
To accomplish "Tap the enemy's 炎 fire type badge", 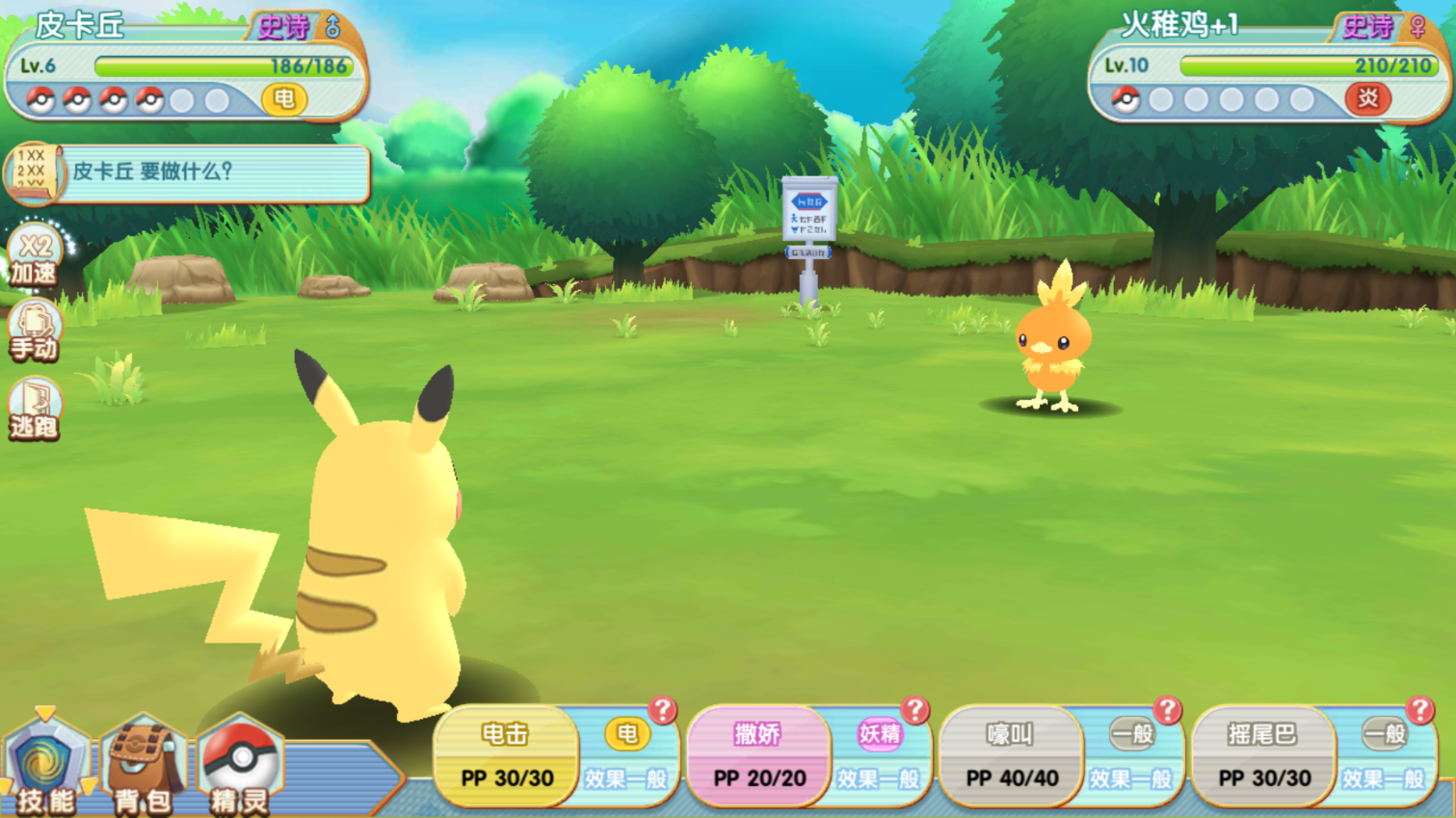I will coord(1367,98).
